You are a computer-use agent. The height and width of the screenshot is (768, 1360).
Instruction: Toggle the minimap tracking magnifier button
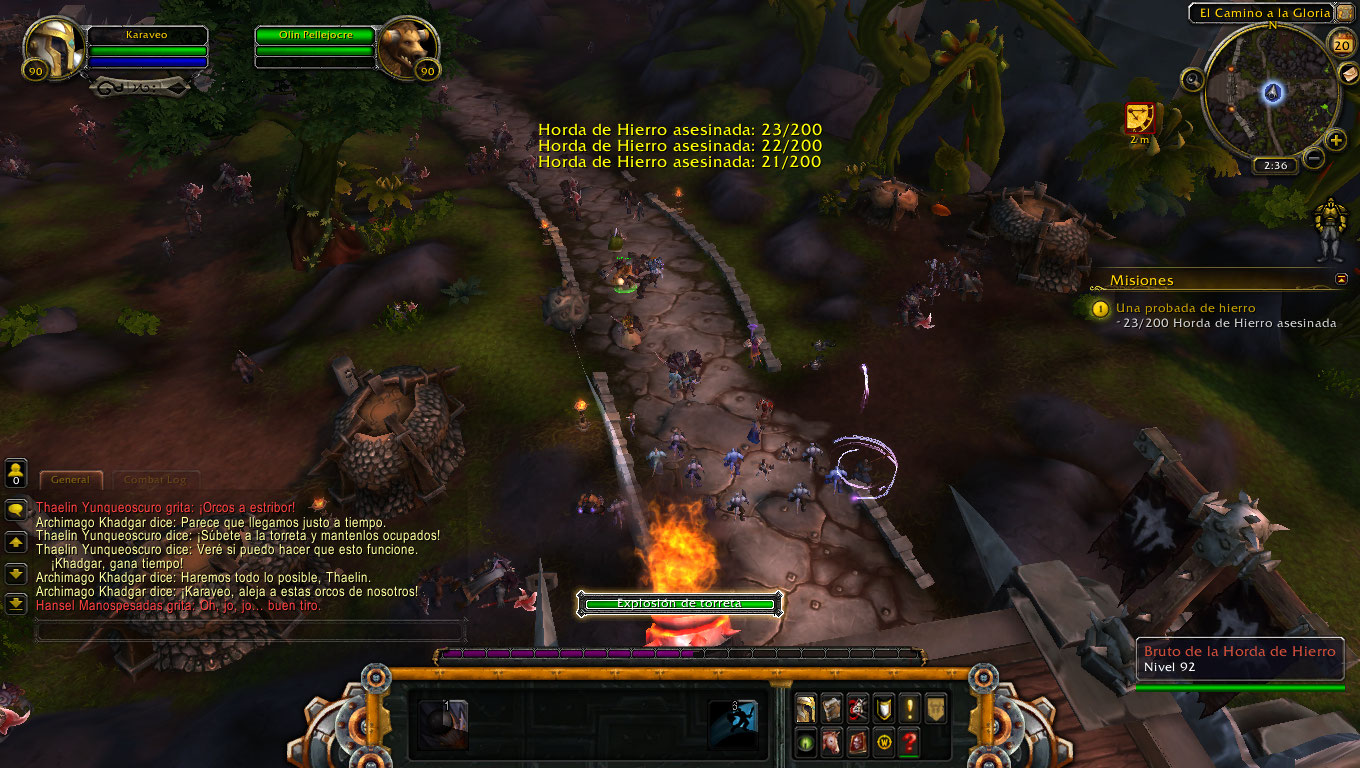pyautogui.click(x=1193, y=80)
